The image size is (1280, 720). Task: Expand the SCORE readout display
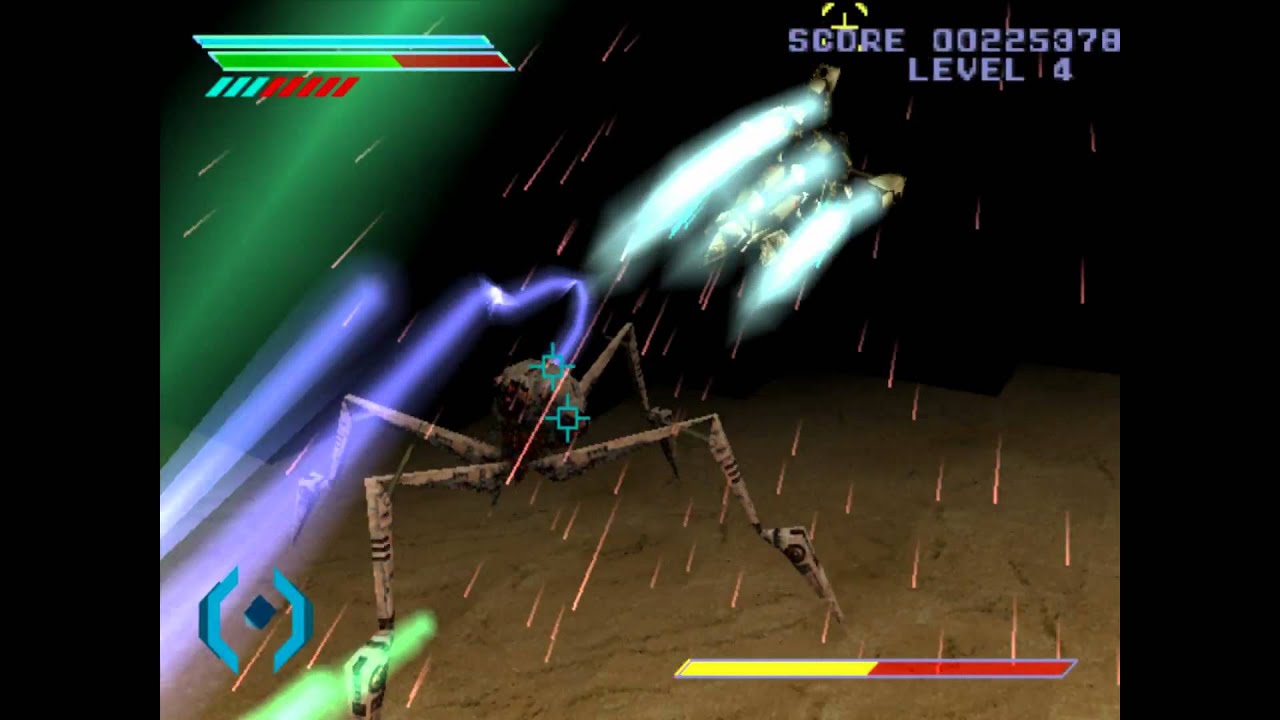pos(960,40)
